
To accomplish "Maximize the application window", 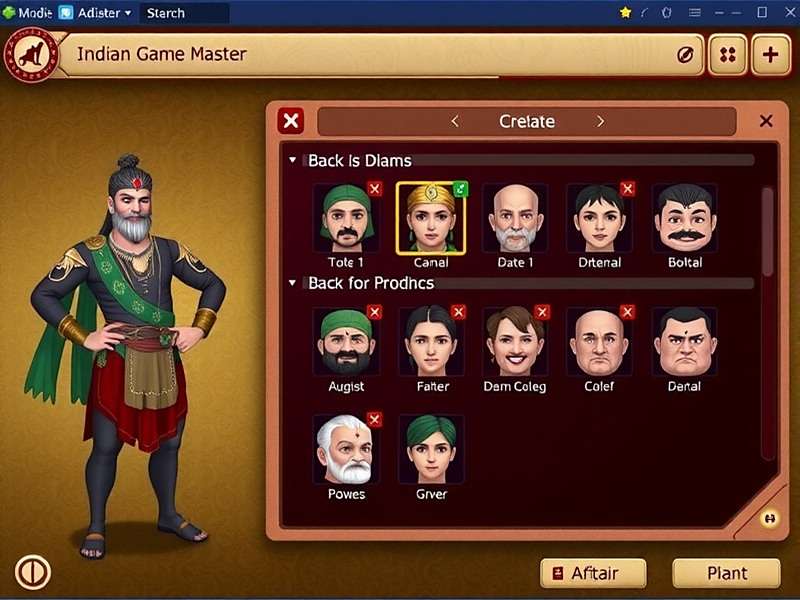I will (761, 12).
